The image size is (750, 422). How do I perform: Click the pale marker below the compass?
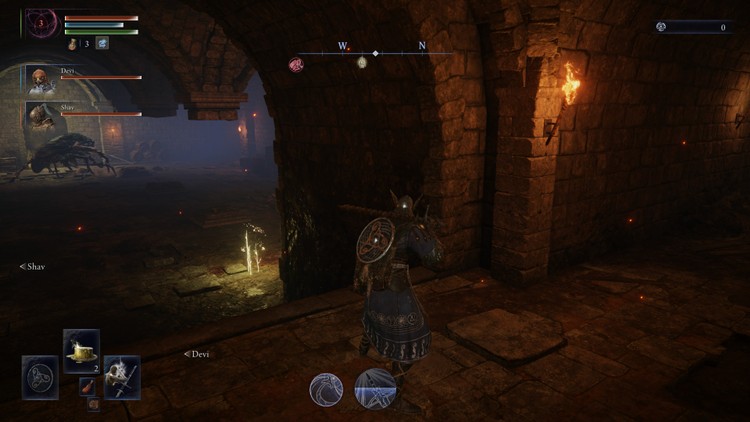(x=362, y=64)
